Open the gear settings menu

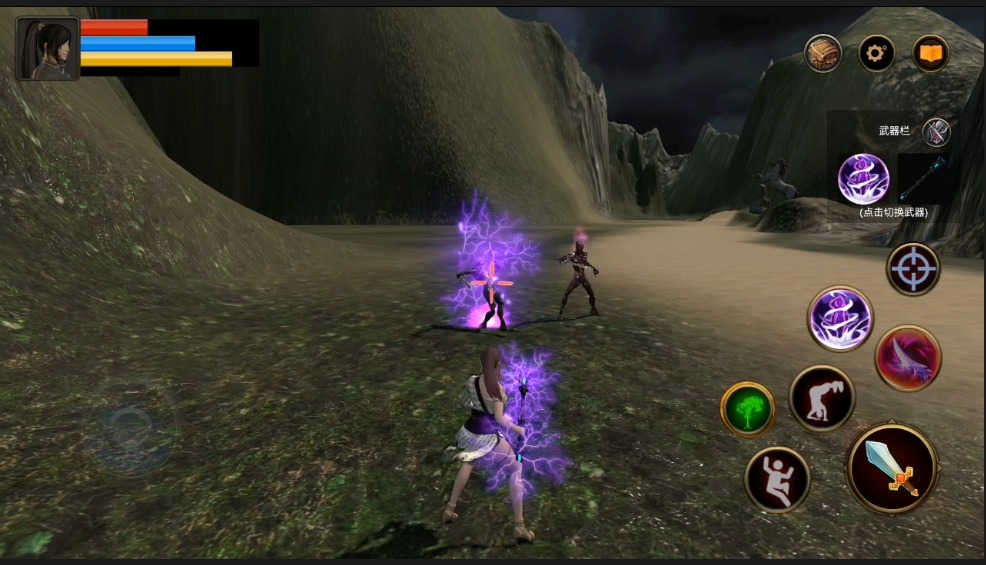(x=877, y=53)
